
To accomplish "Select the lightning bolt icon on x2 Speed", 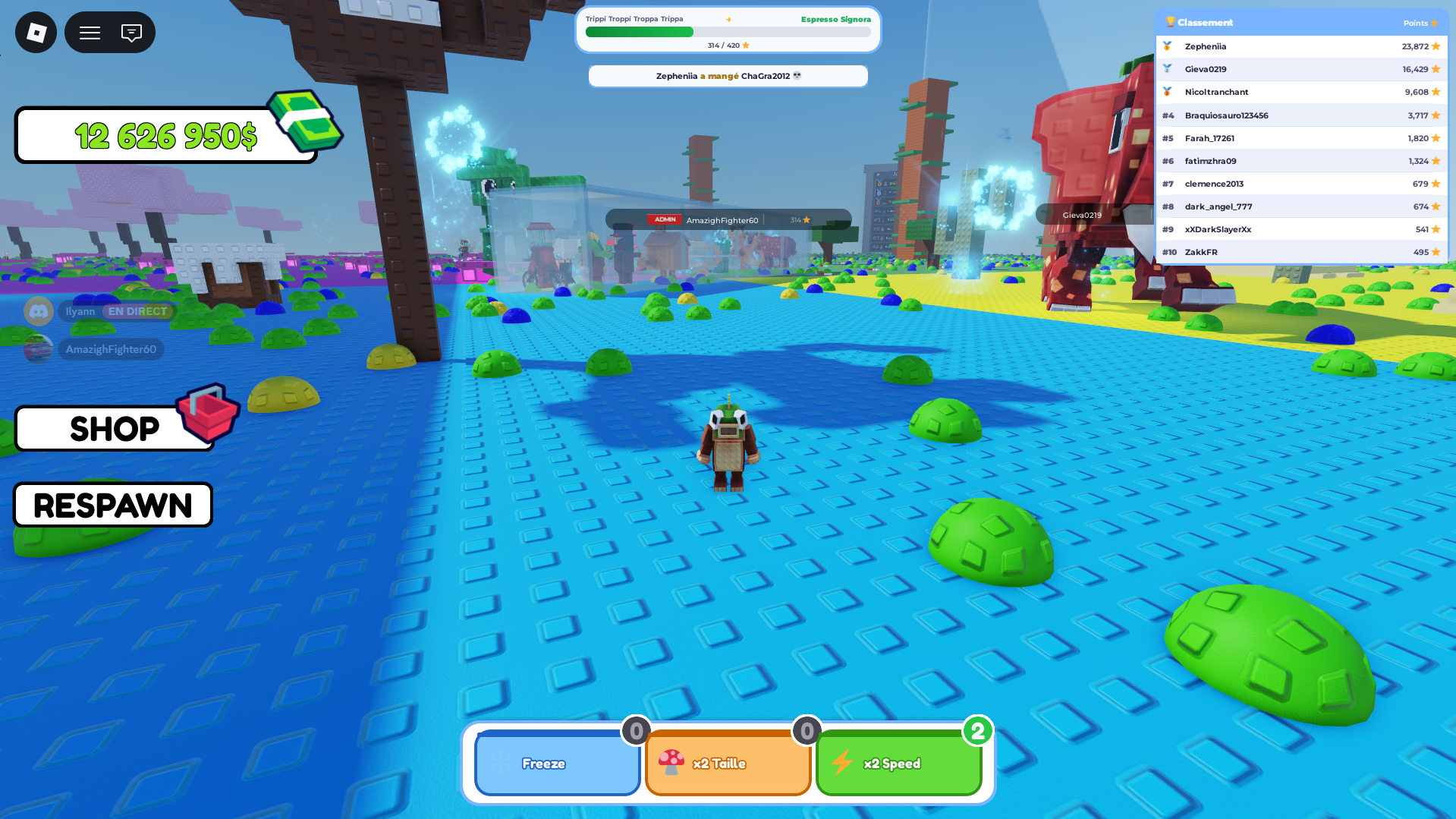I will point(843,763).
